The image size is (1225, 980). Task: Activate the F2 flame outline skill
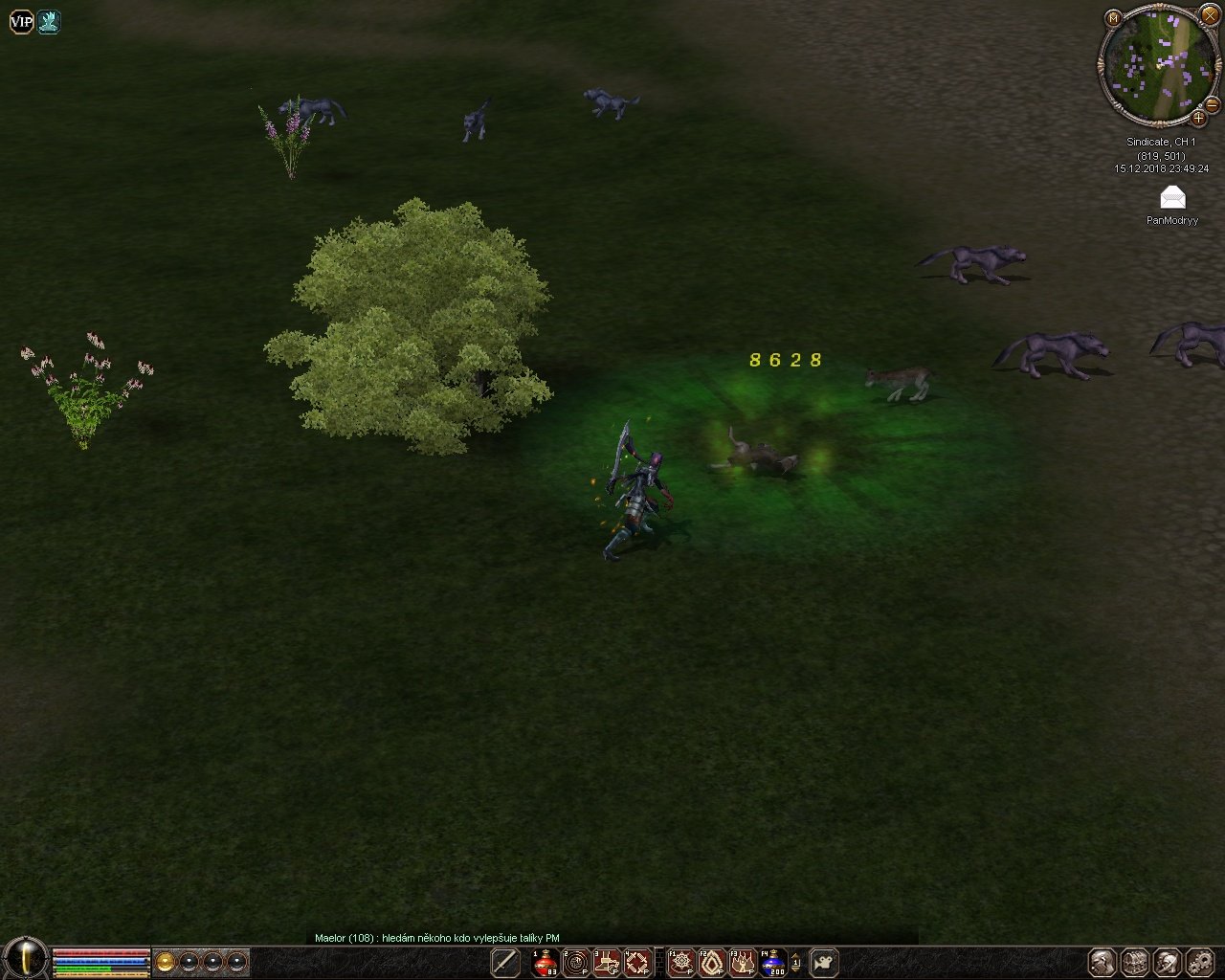click(x=712, y=962)
